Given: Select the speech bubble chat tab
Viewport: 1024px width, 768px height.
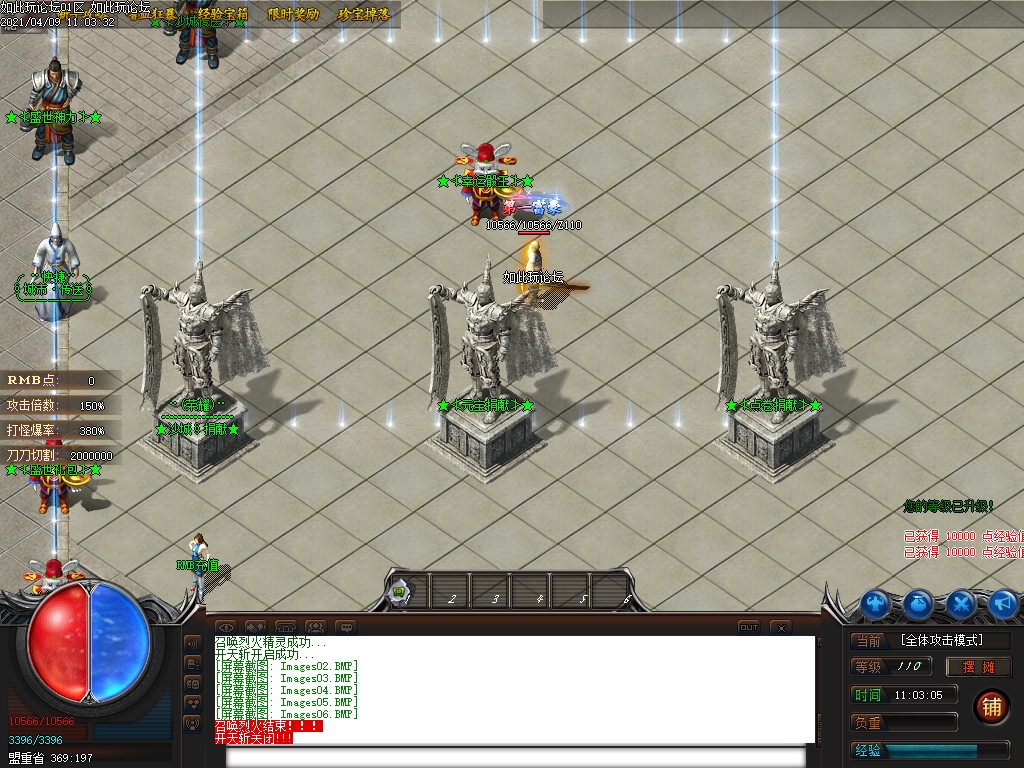Looking at the screenshot, I should coord(346,627).
